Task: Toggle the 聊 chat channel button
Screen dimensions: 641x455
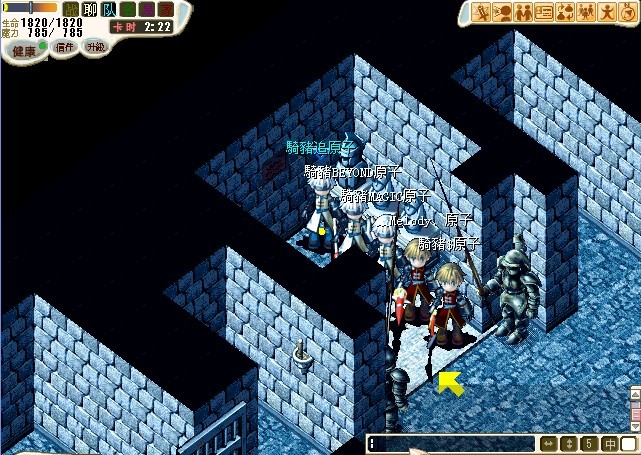Action: point(89,9)
